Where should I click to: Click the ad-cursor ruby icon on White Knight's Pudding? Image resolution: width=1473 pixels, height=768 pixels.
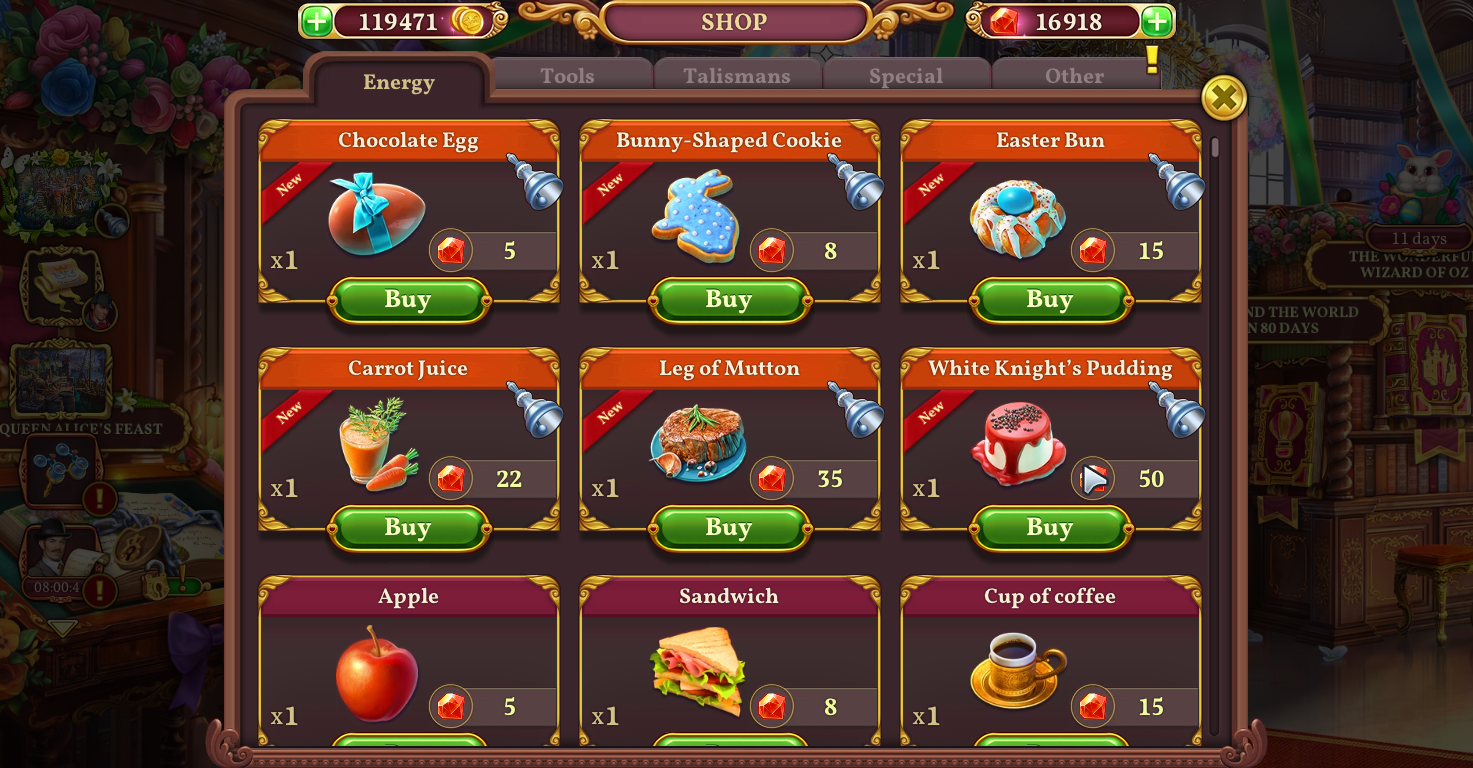[x=1092, y=478]
